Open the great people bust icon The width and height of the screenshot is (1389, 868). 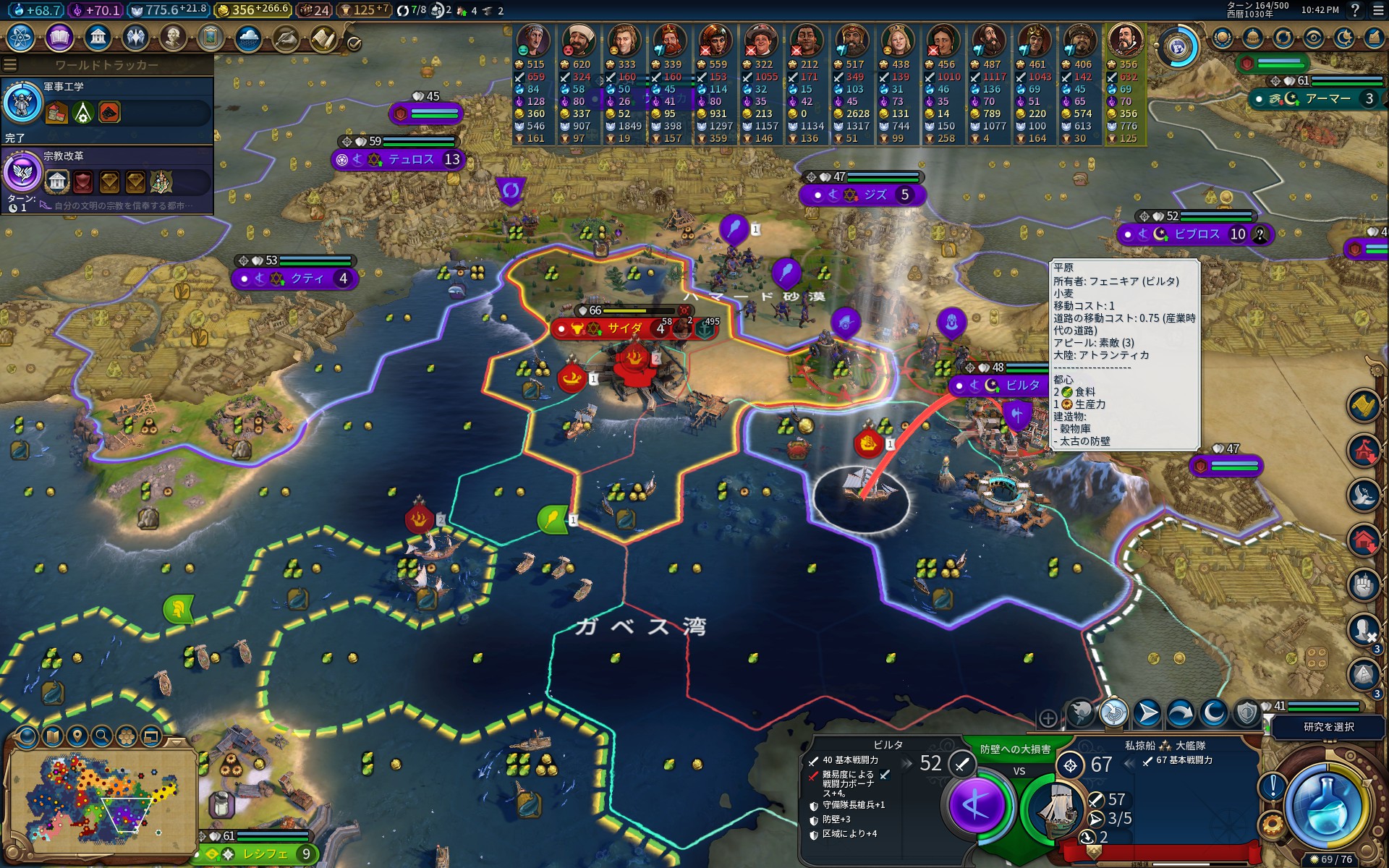[x=173, y=38]
